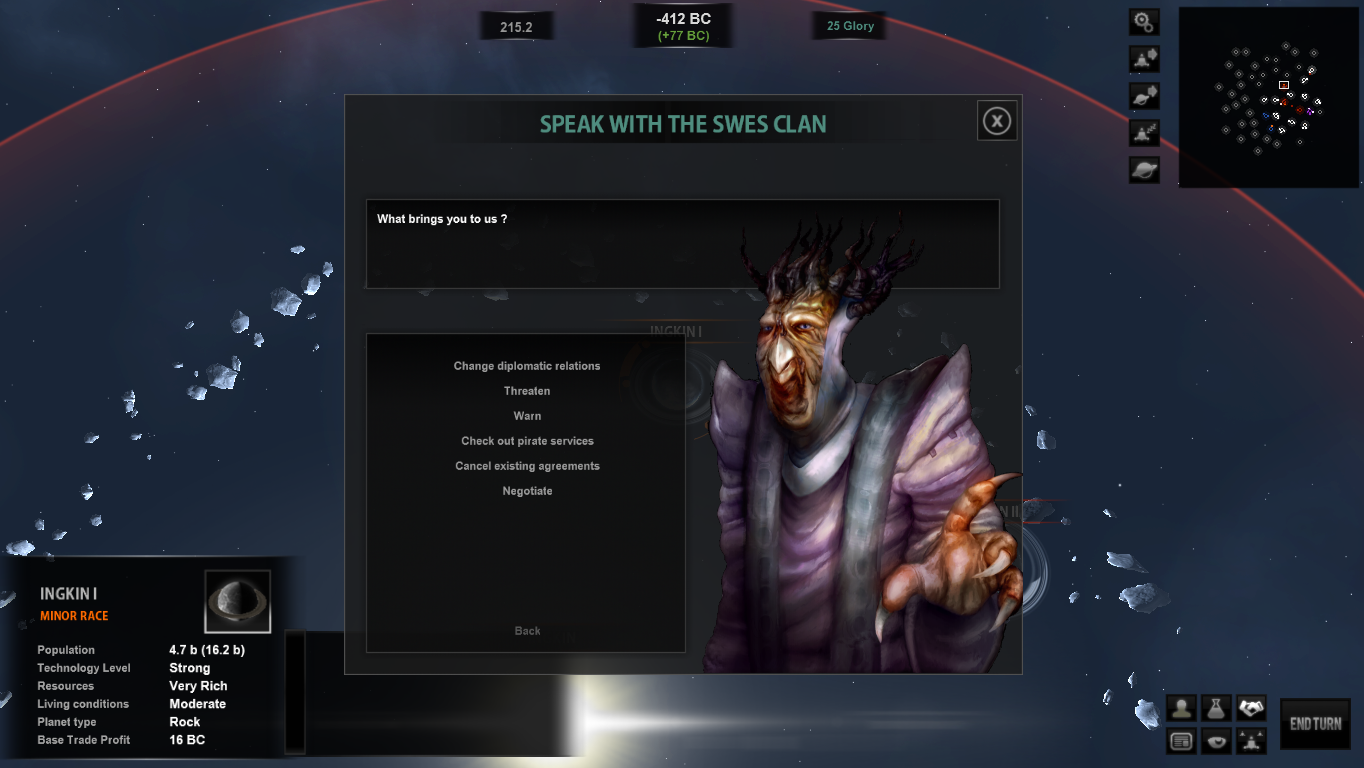
Task: Close the Speak with the Swes Clan window
Action: [997, 121]
